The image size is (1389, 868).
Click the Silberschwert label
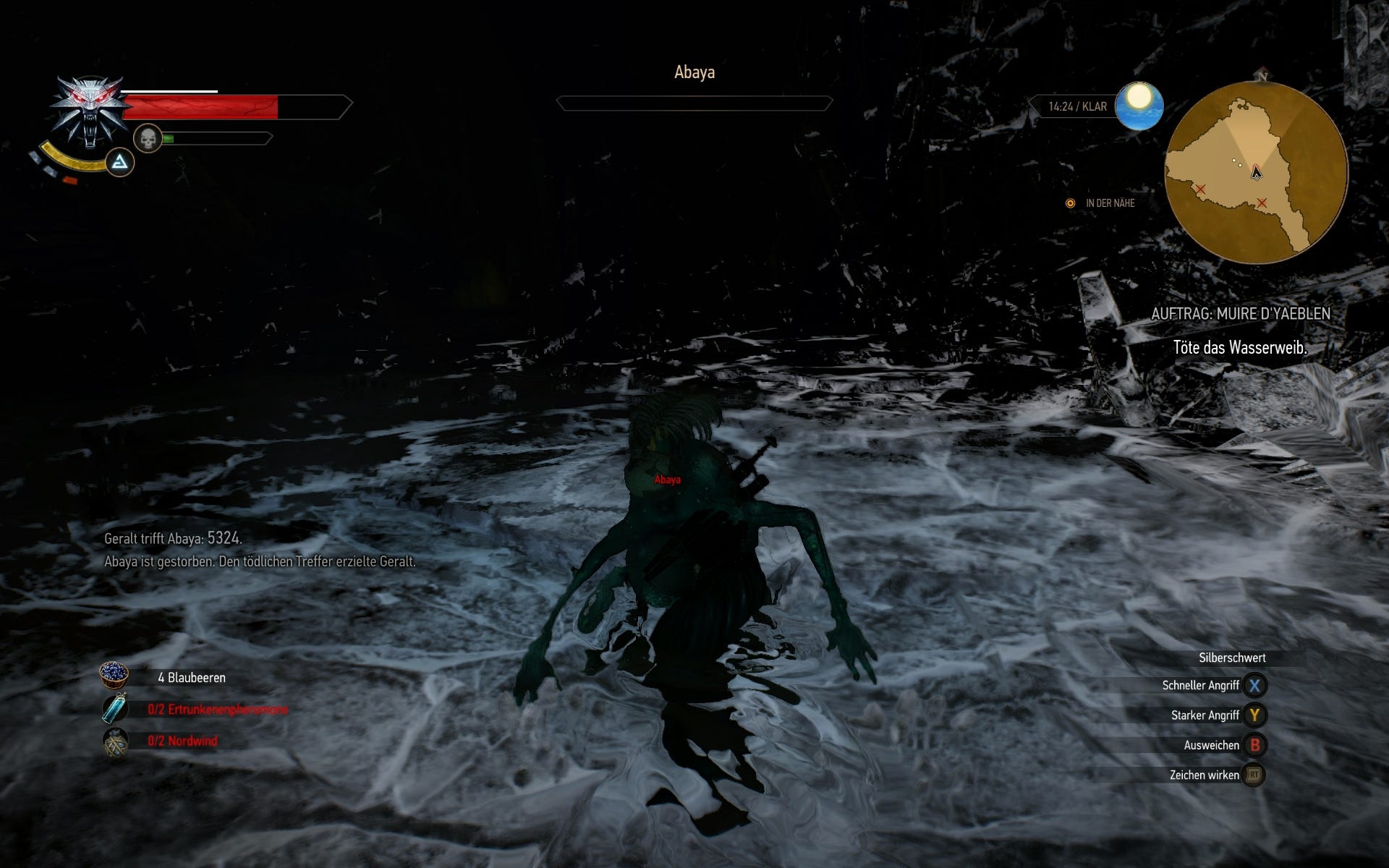click(1232, 658)
